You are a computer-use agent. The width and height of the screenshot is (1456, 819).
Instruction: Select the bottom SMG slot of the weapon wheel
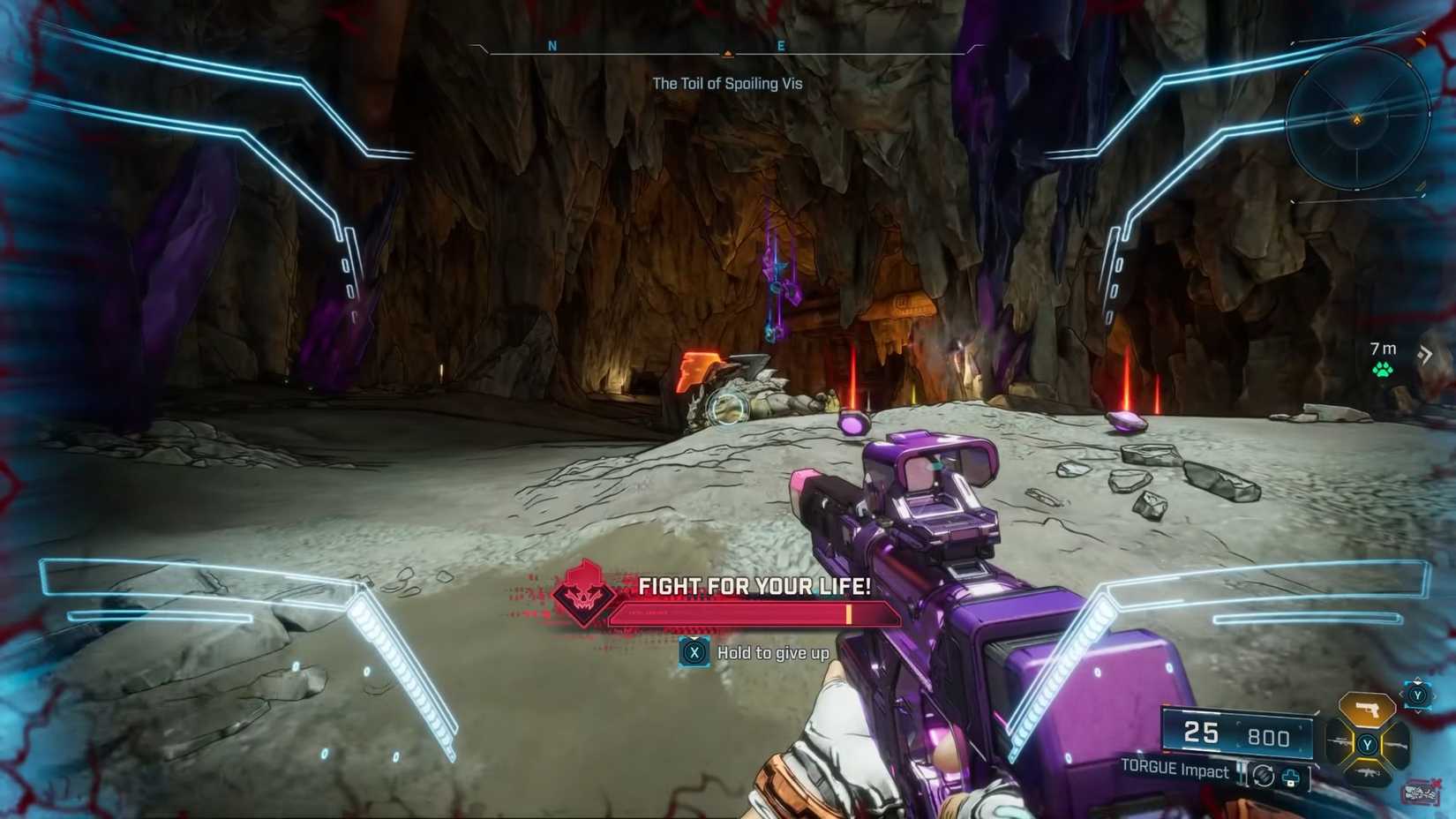point(1368,772)
